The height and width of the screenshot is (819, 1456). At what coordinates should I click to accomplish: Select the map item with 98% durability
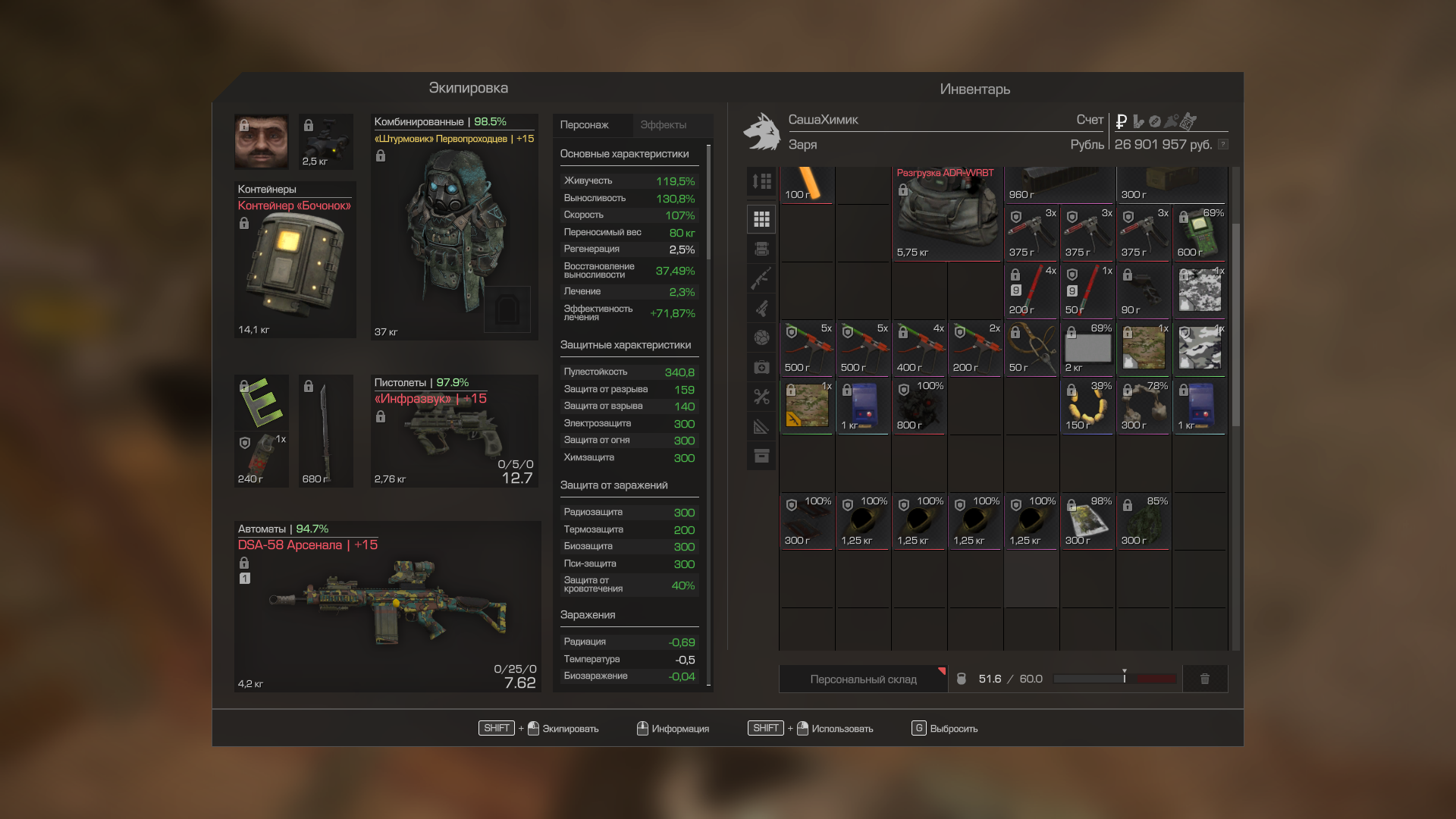click(1087, 521)
